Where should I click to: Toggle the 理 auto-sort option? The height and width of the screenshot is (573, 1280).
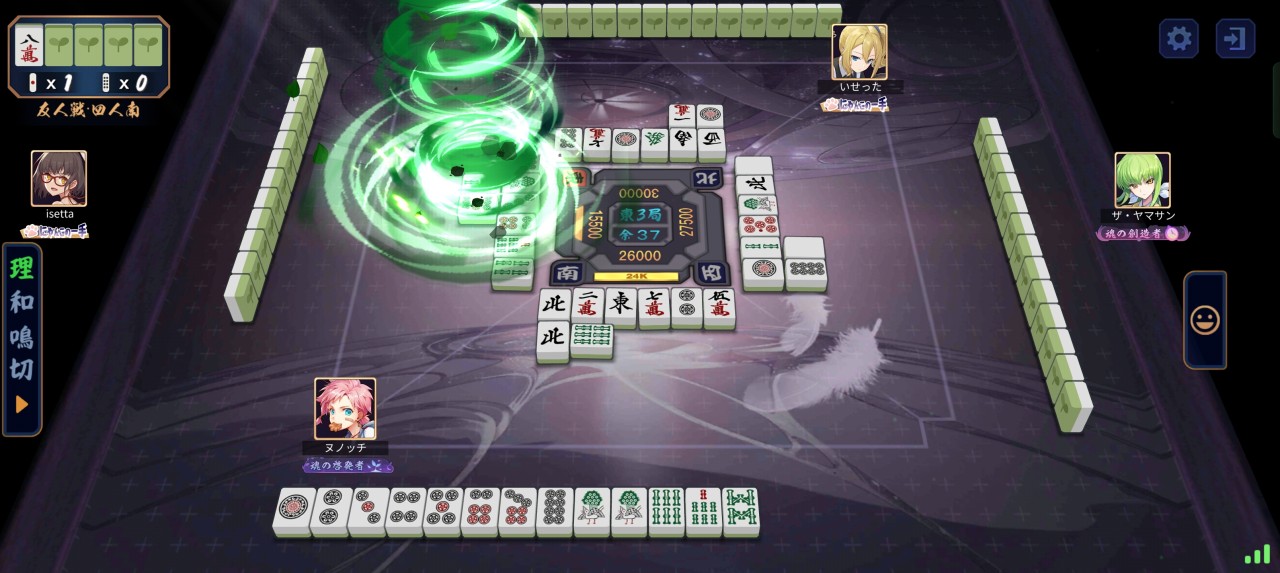coord(22,268)
